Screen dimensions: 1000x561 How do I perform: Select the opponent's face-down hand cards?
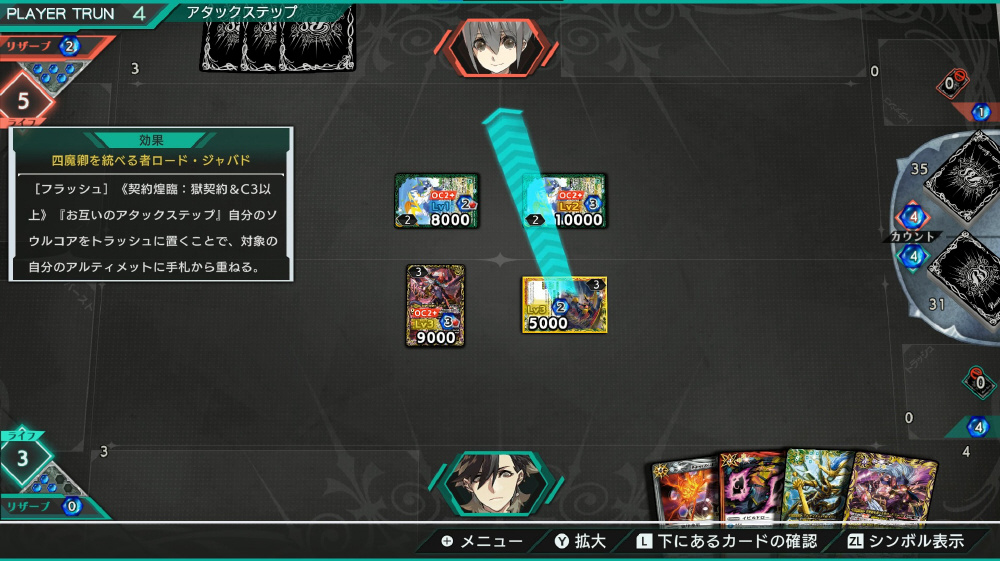(278, 40)
